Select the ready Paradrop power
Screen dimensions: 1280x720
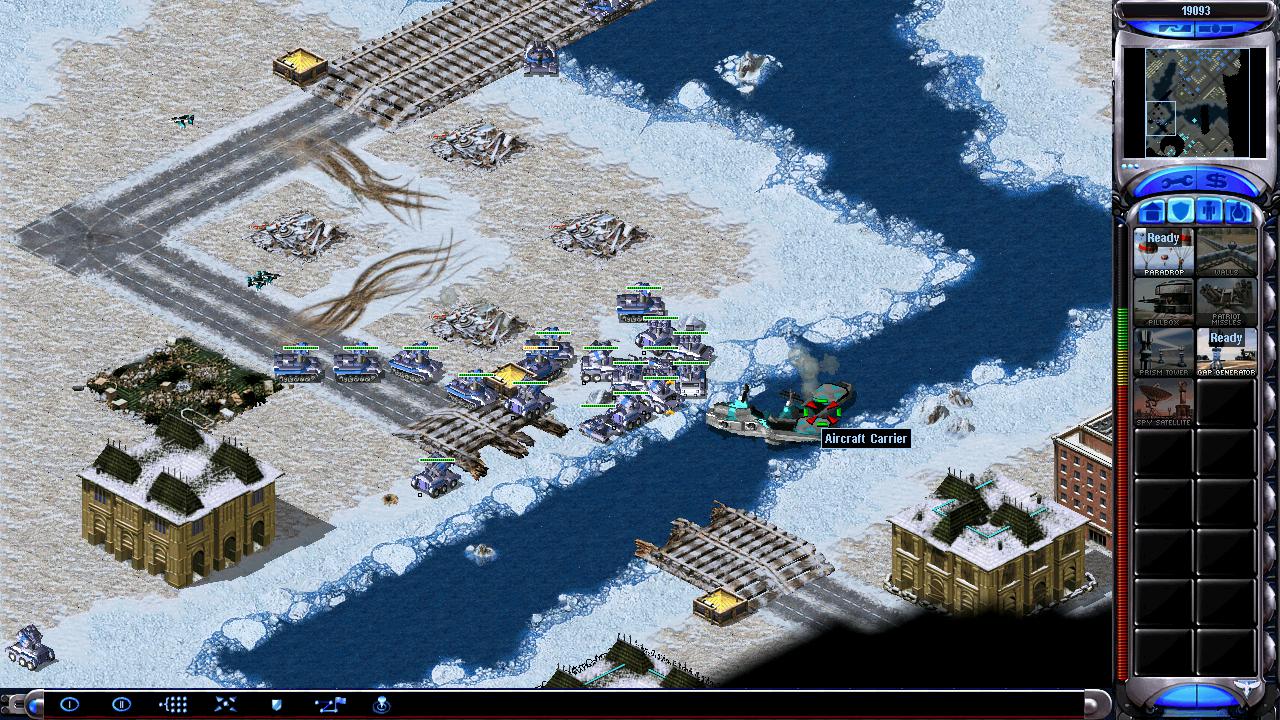1164,252
